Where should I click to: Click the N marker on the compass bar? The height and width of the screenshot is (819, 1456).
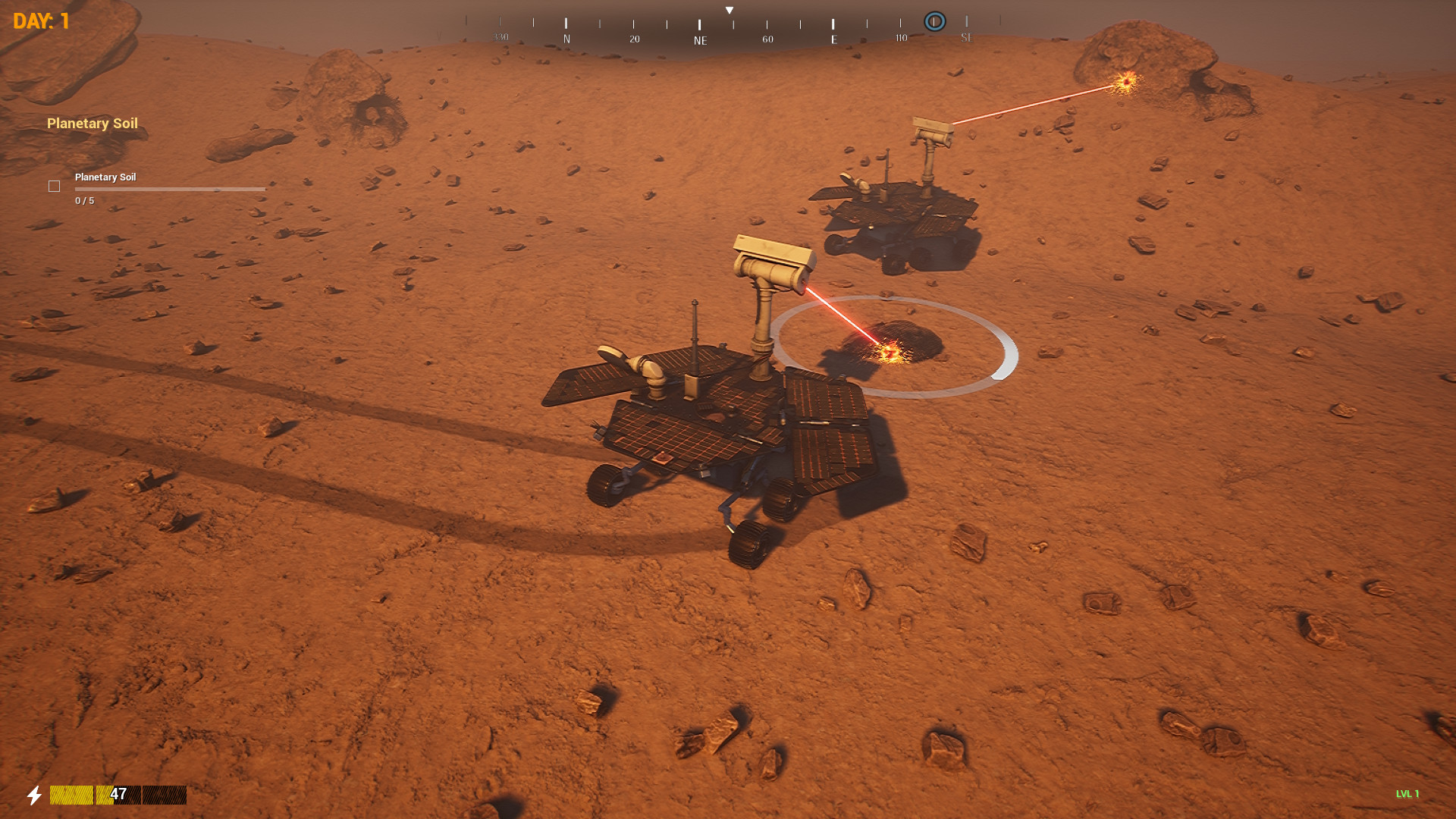(x=566, y=36)
